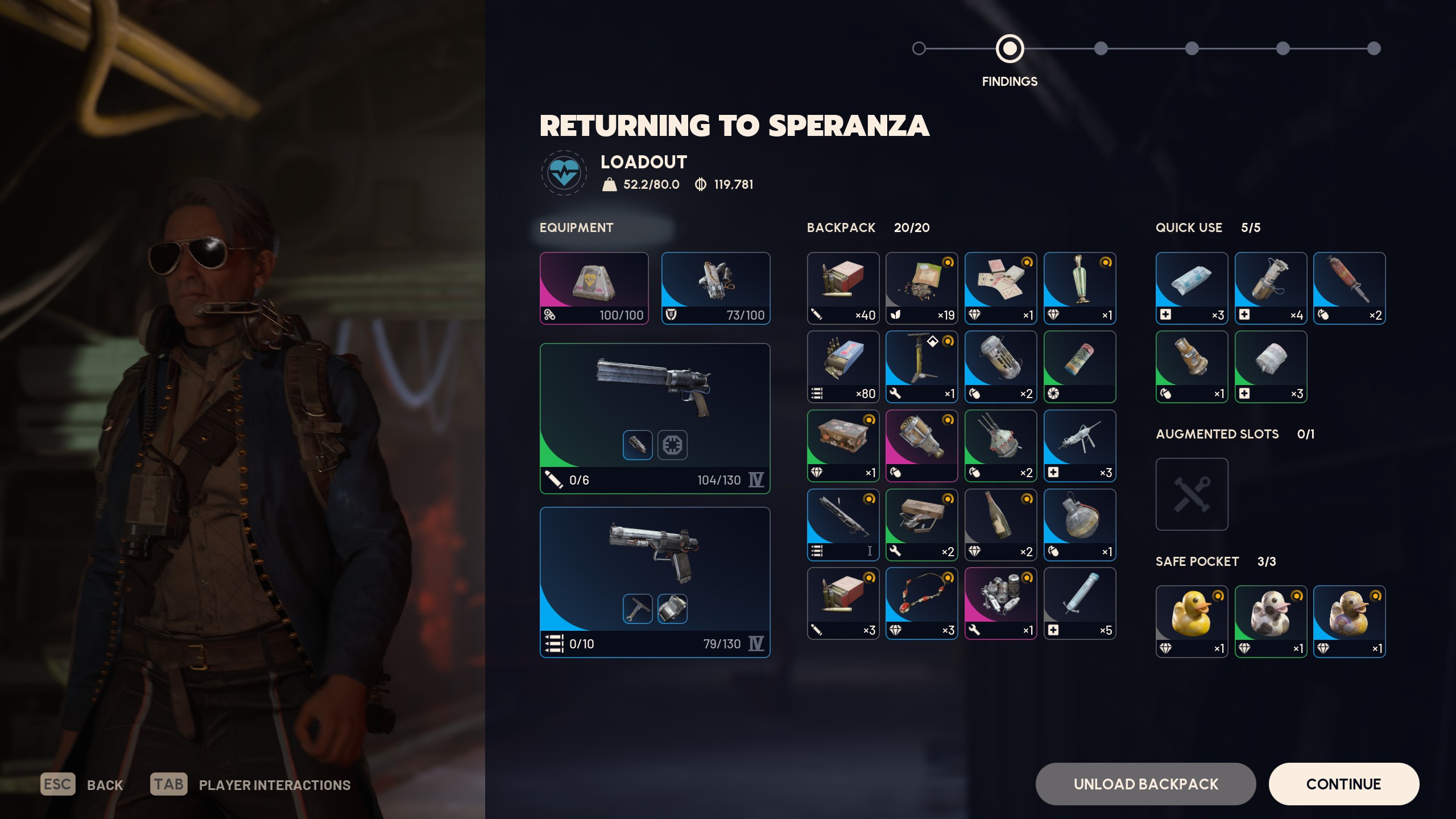Select the revolver weapon slot
Screen dimensions: 1456x819
coord(655,418)
